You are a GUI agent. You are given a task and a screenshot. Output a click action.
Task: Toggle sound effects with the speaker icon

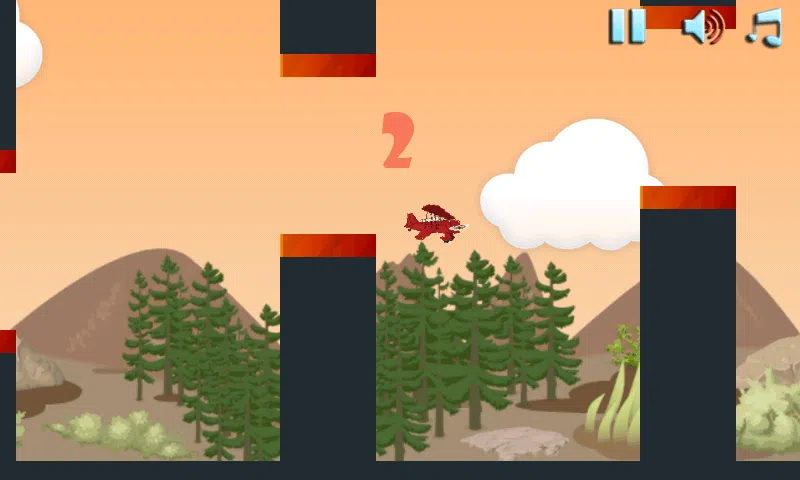pyautogui.click(x=701, y=26)
